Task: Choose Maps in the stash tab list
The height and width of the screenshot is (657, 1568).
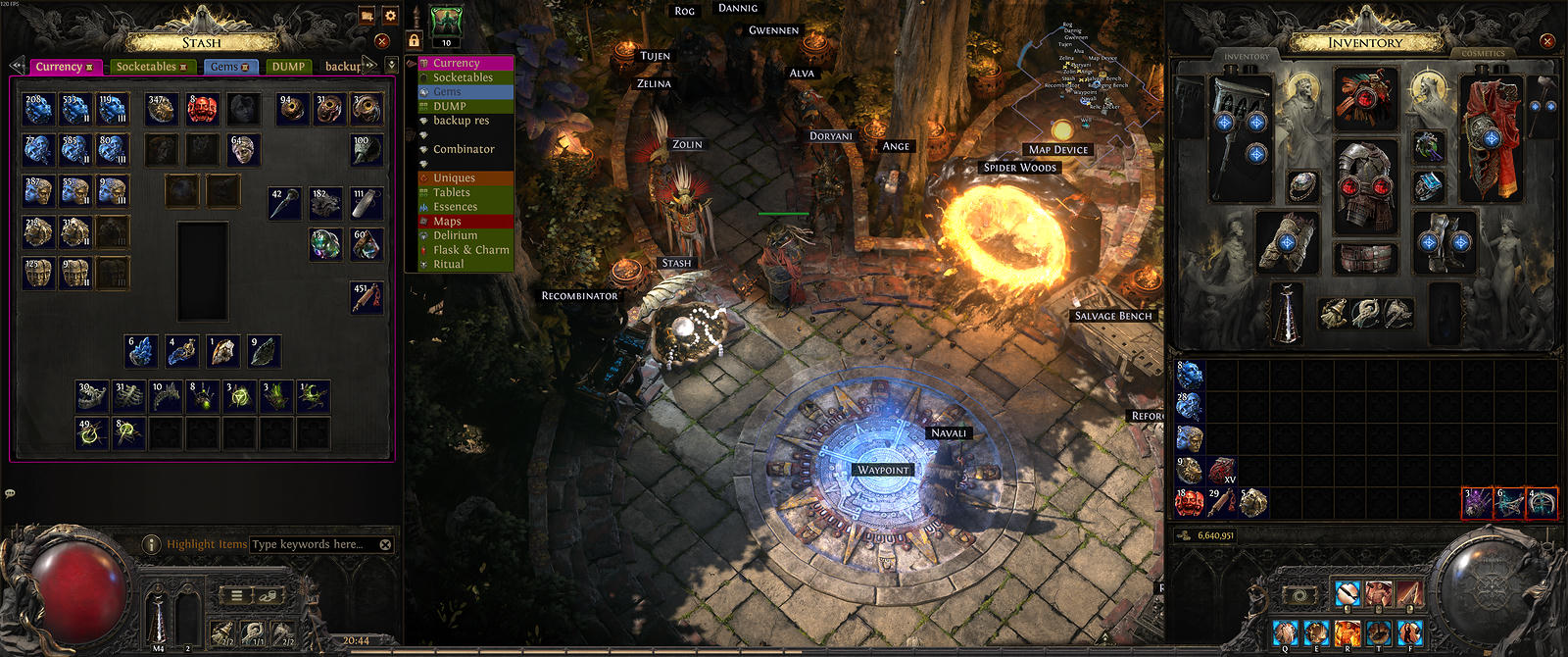Action: coord(447,222)
